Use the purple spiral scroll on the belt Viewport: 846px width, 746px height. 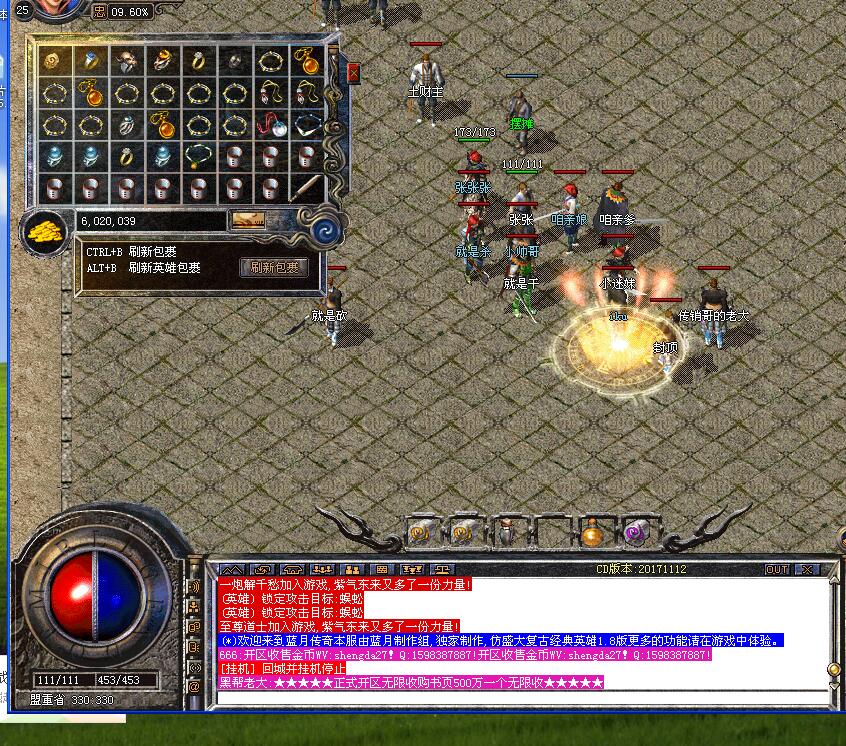634,534
